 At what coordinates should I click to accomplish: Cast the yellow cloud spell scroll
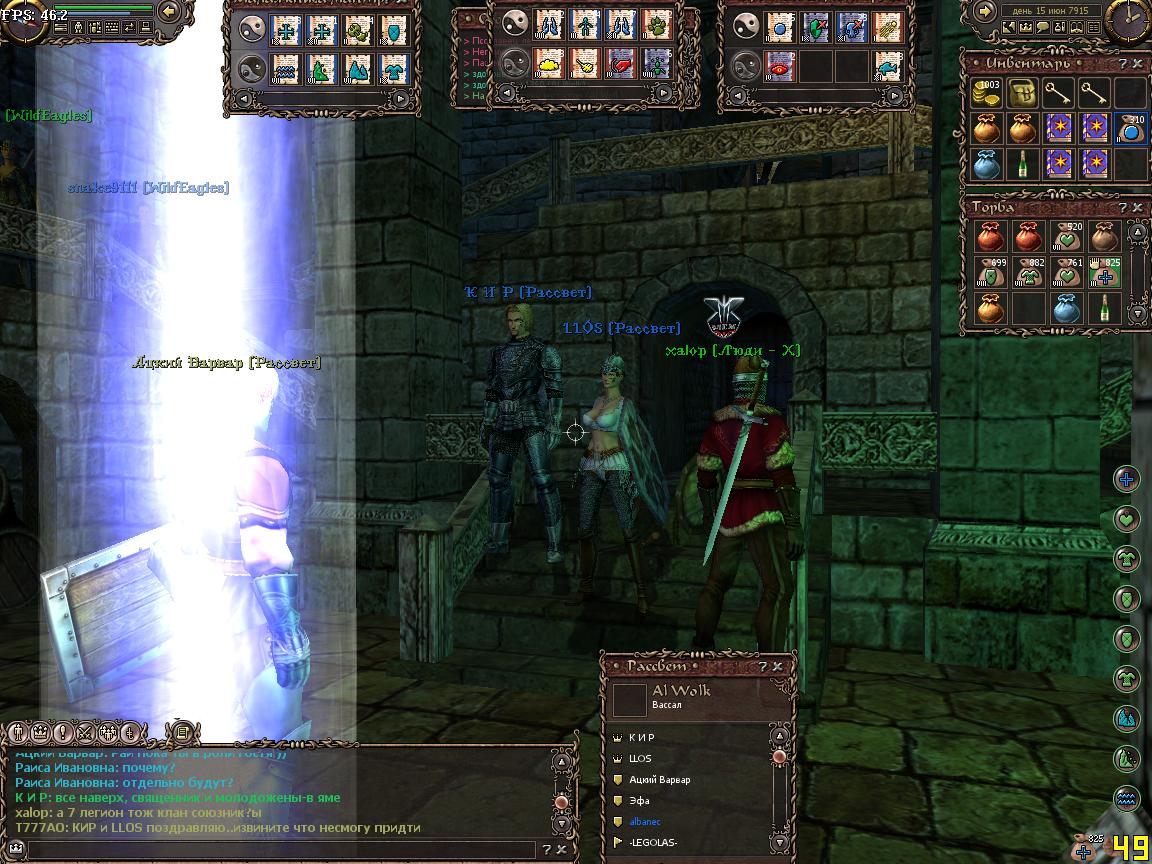point(548,64)
